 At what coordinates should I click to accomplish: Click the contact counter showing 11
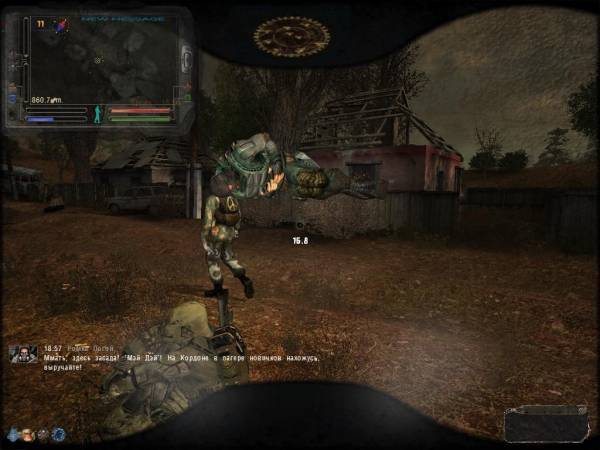(42, 21)
